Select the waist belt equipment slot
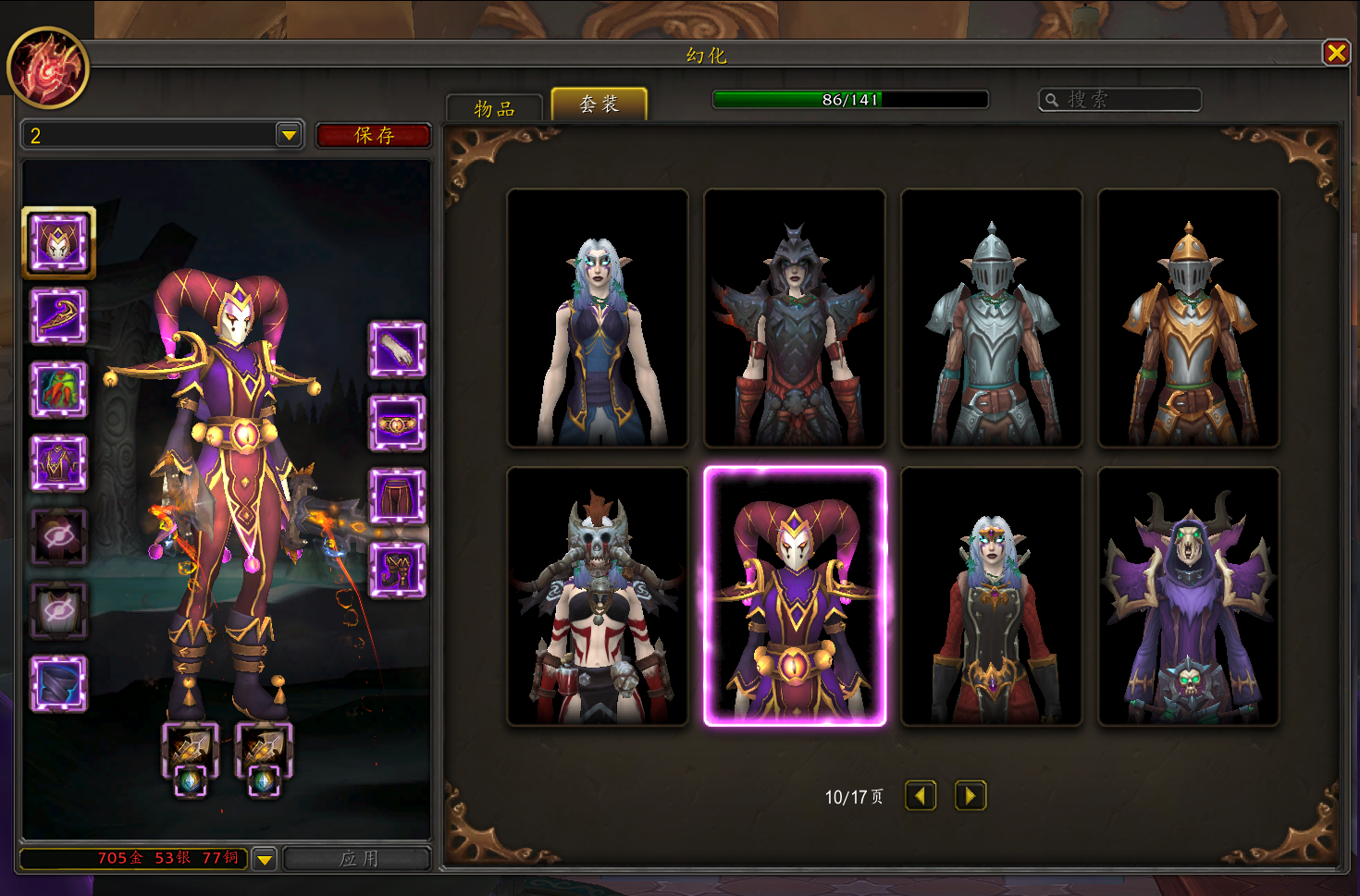The height and width of the screenshot is (896, 1360). pos(397,423)
